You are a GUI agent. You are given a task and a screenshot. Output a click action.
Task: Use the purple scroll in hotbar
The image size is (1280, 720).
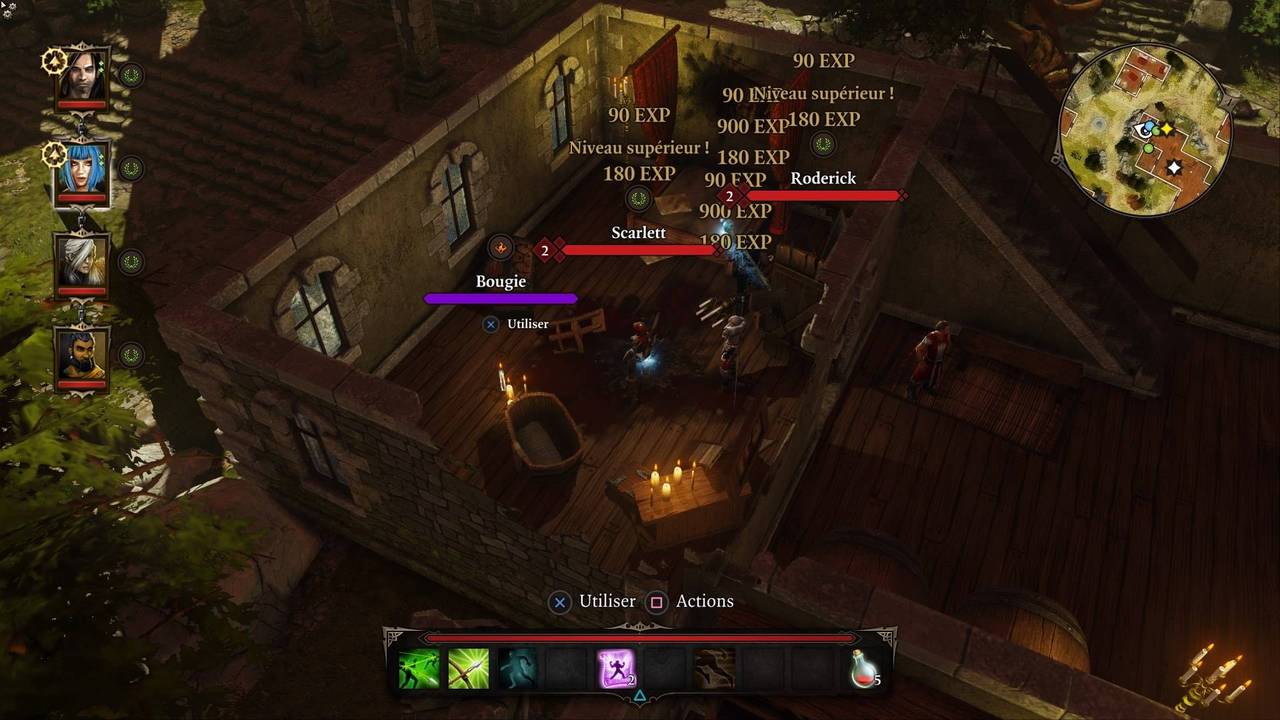[x=616, y=669]
